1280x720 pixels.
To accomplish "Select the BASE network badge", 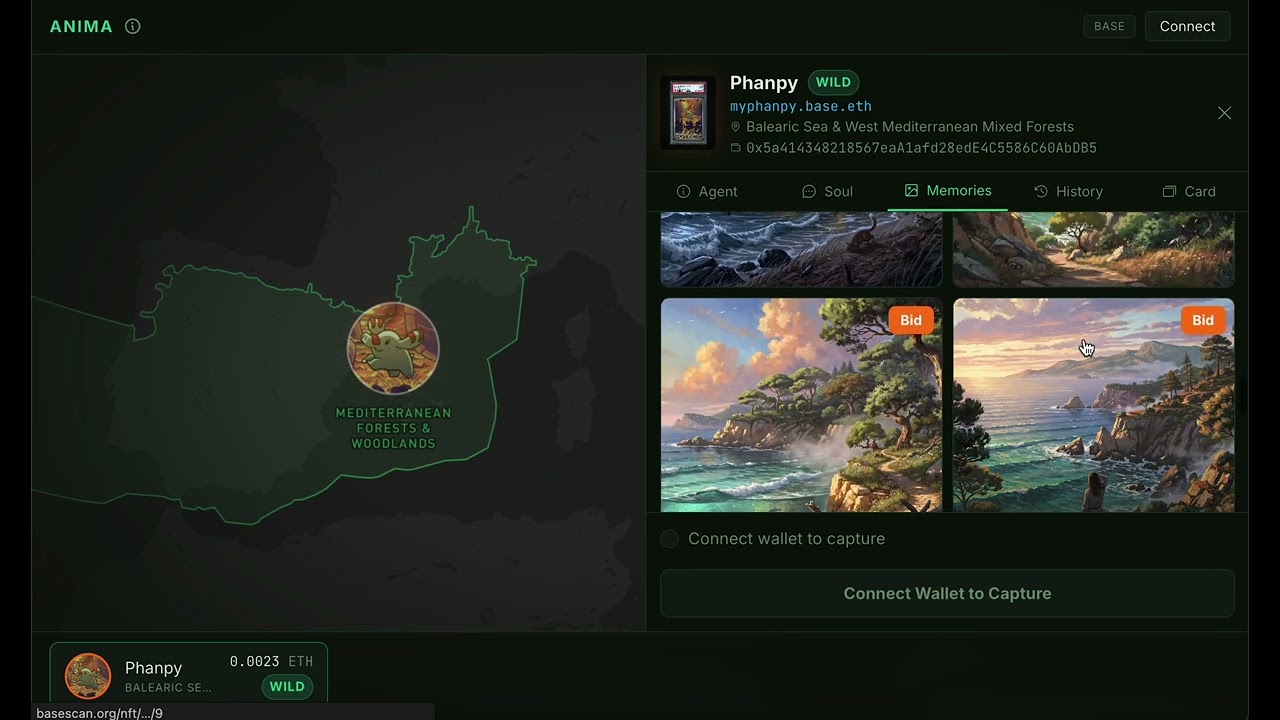I will point(1109,26).
